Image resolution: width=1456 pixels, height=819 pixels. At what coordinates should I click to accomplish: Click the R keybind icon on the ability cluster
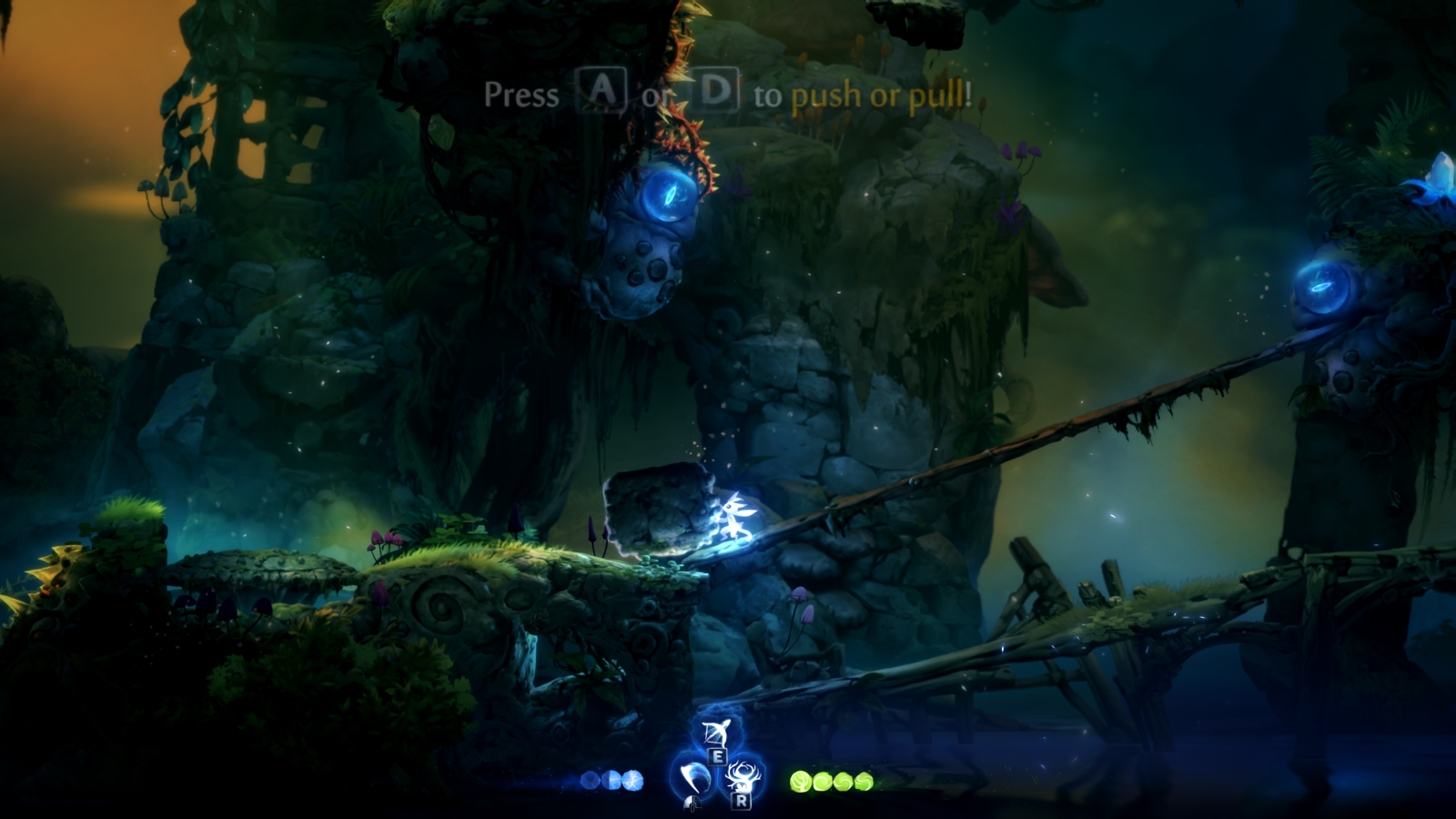[x=742, y=803]
